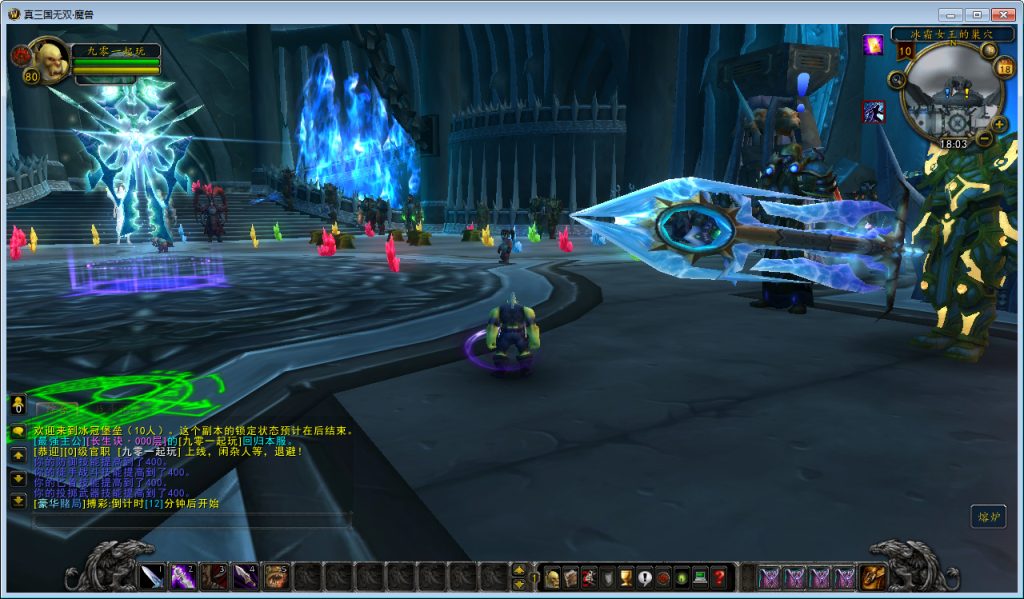Open the backpack bag slot
Image resolution: width=1024 pixels, height=599 pixels.
click(x=873, y=577)
